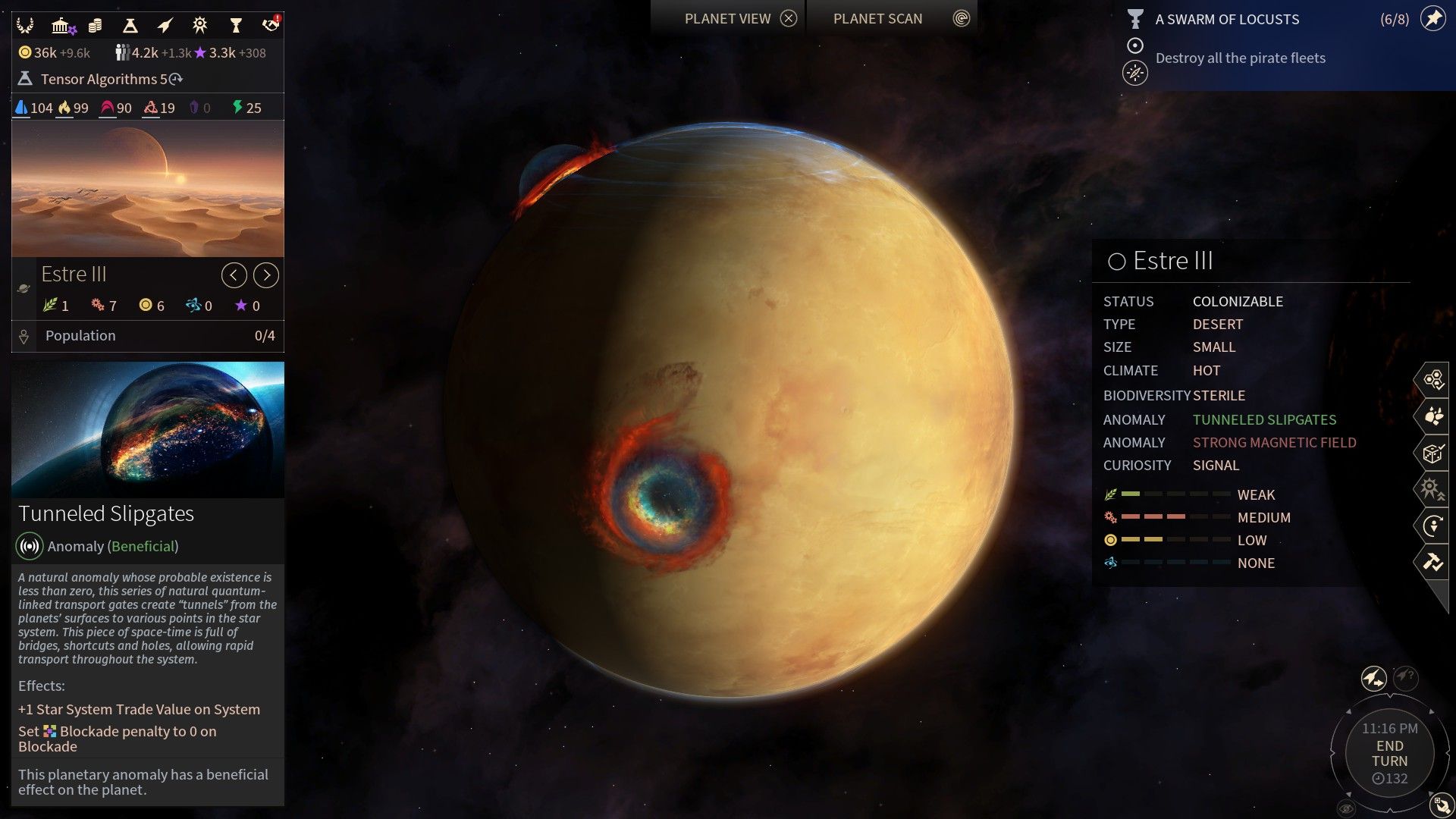Image resolution: width=1456 pixels, height=819 pixels.
Task: Click the TUNNELED SLIPGATES anomaly link
Action: pyautogui.click(x=1264, y=419)
